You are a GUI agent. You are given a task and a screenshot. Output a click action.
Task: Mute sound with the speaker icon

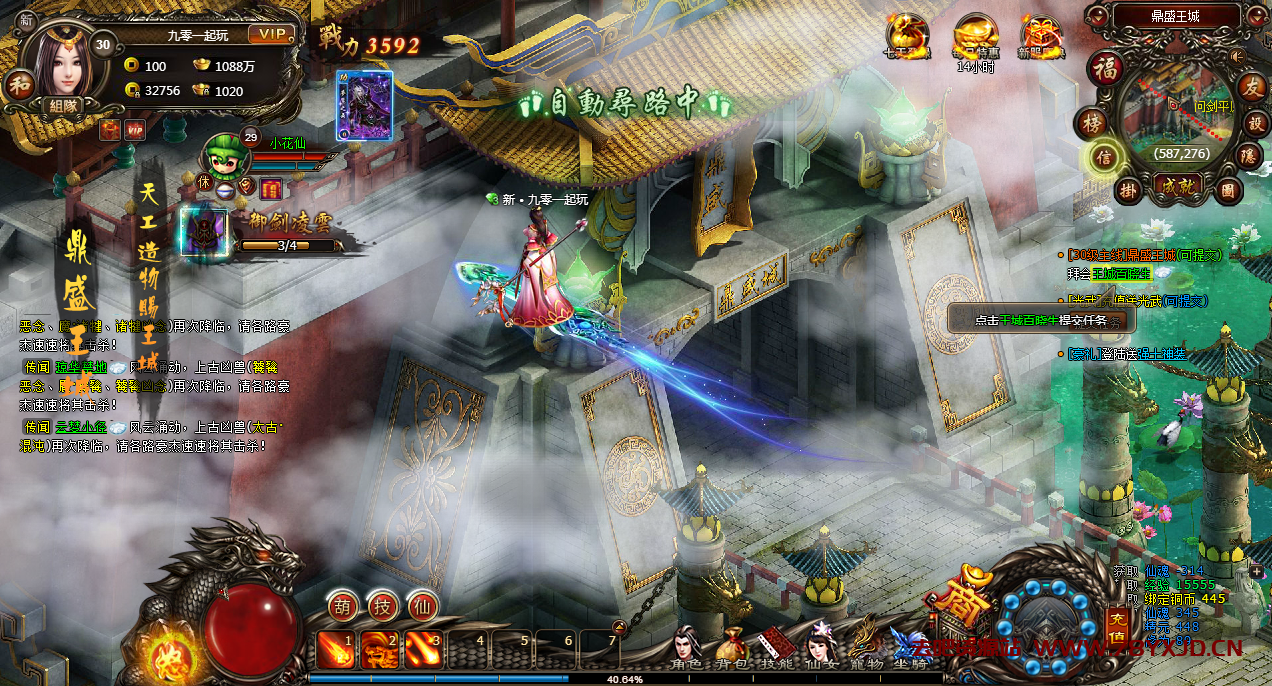[1237, 55]
